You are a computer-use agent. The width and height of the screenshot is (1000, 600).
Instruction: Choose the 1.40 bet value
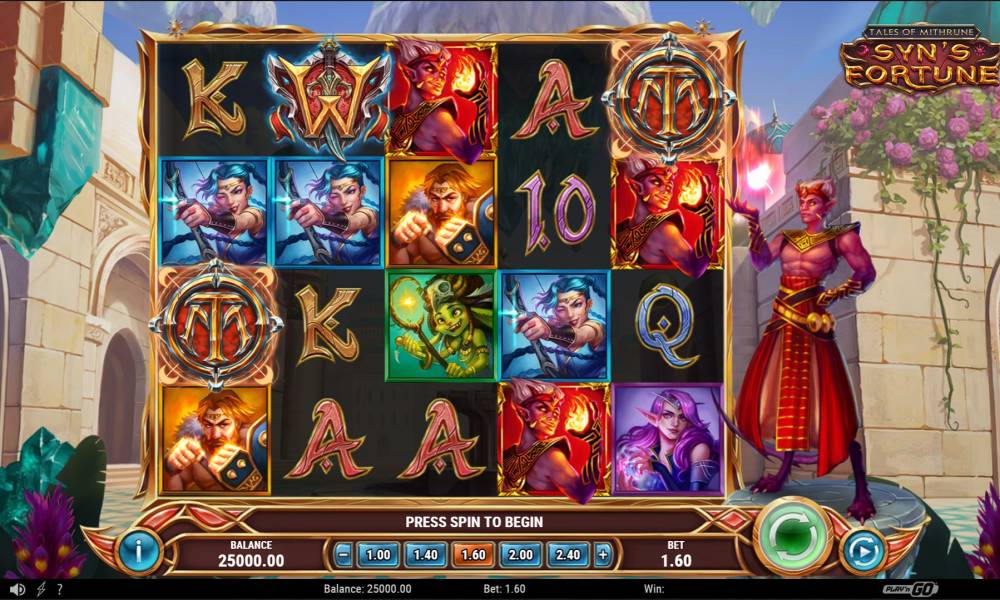pos(425,553)
